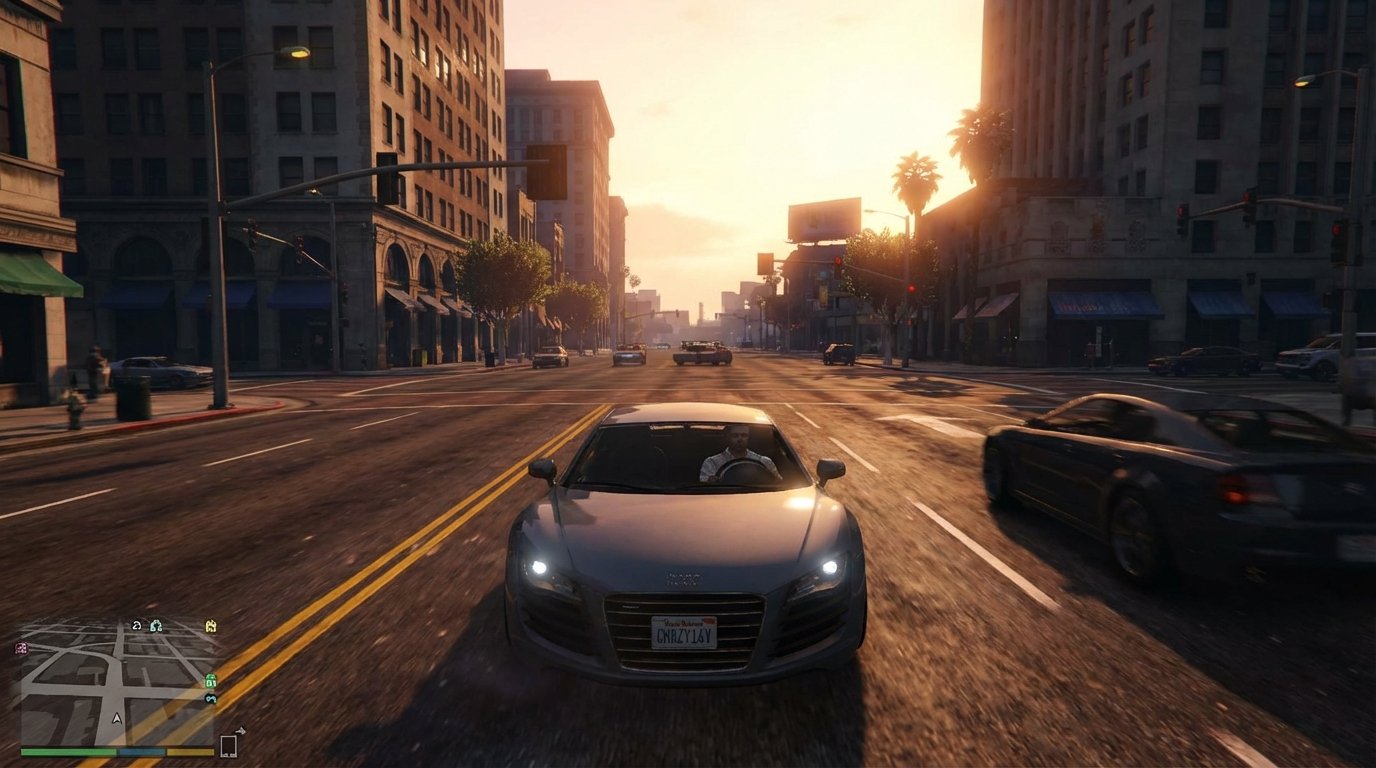Click the small white pointer above the objective icon

[x=240, y=731]
